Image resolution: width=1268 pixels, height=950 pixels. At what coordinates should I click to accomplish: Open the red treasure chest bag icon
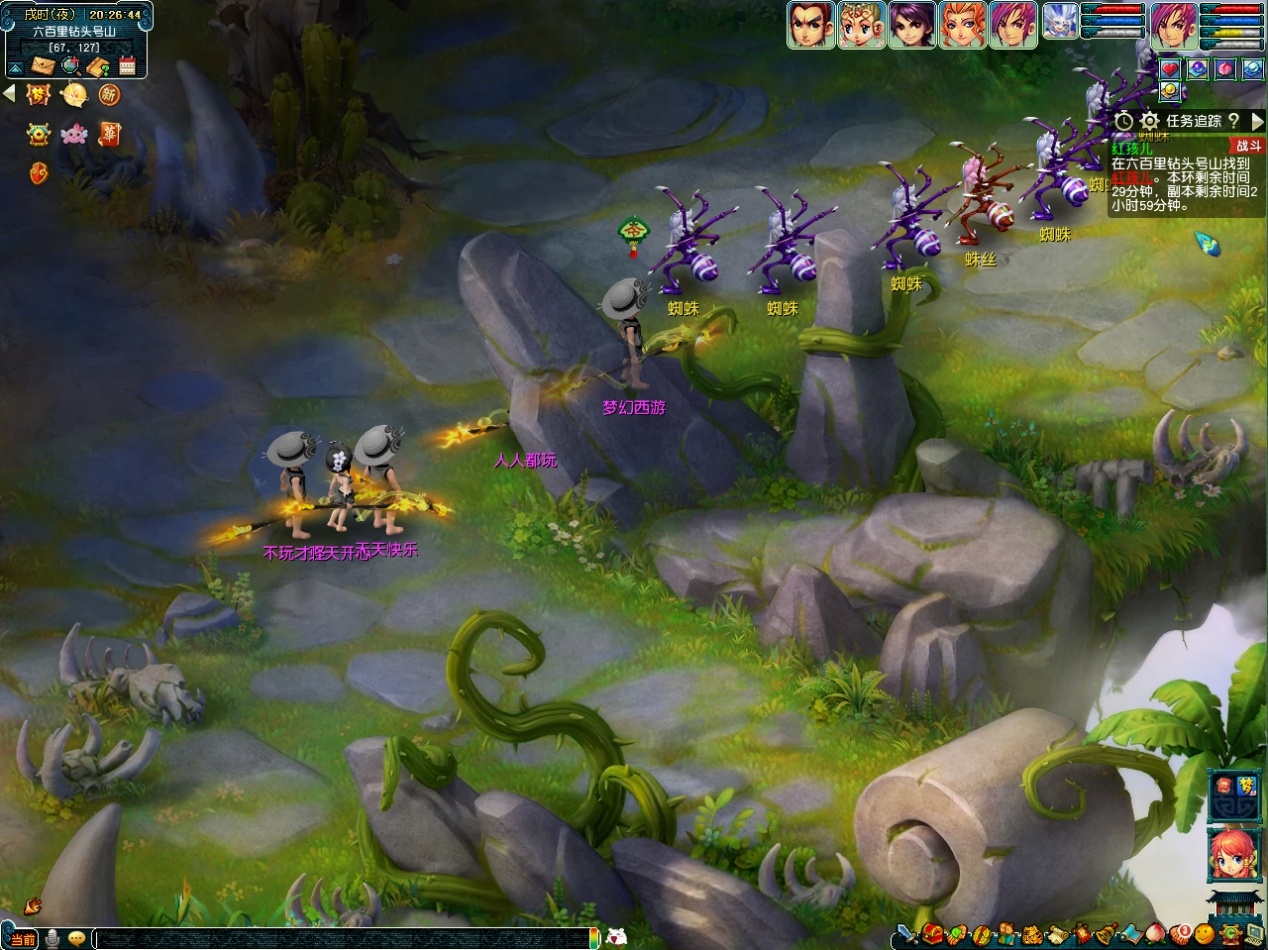point(933,934)
